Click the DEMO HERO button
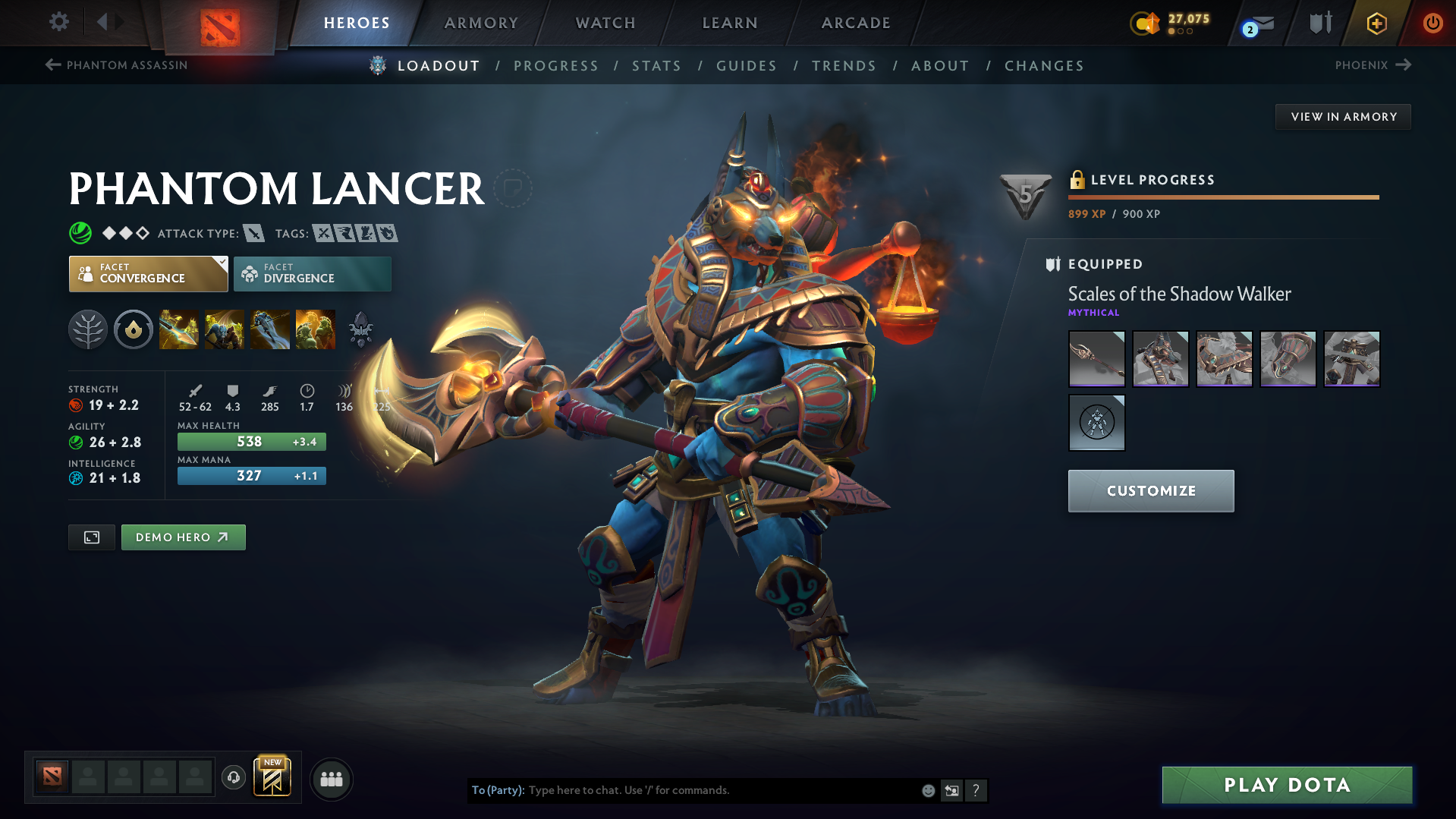Image resolution: width=1456 pixels, height=819 pixels. 183,537
